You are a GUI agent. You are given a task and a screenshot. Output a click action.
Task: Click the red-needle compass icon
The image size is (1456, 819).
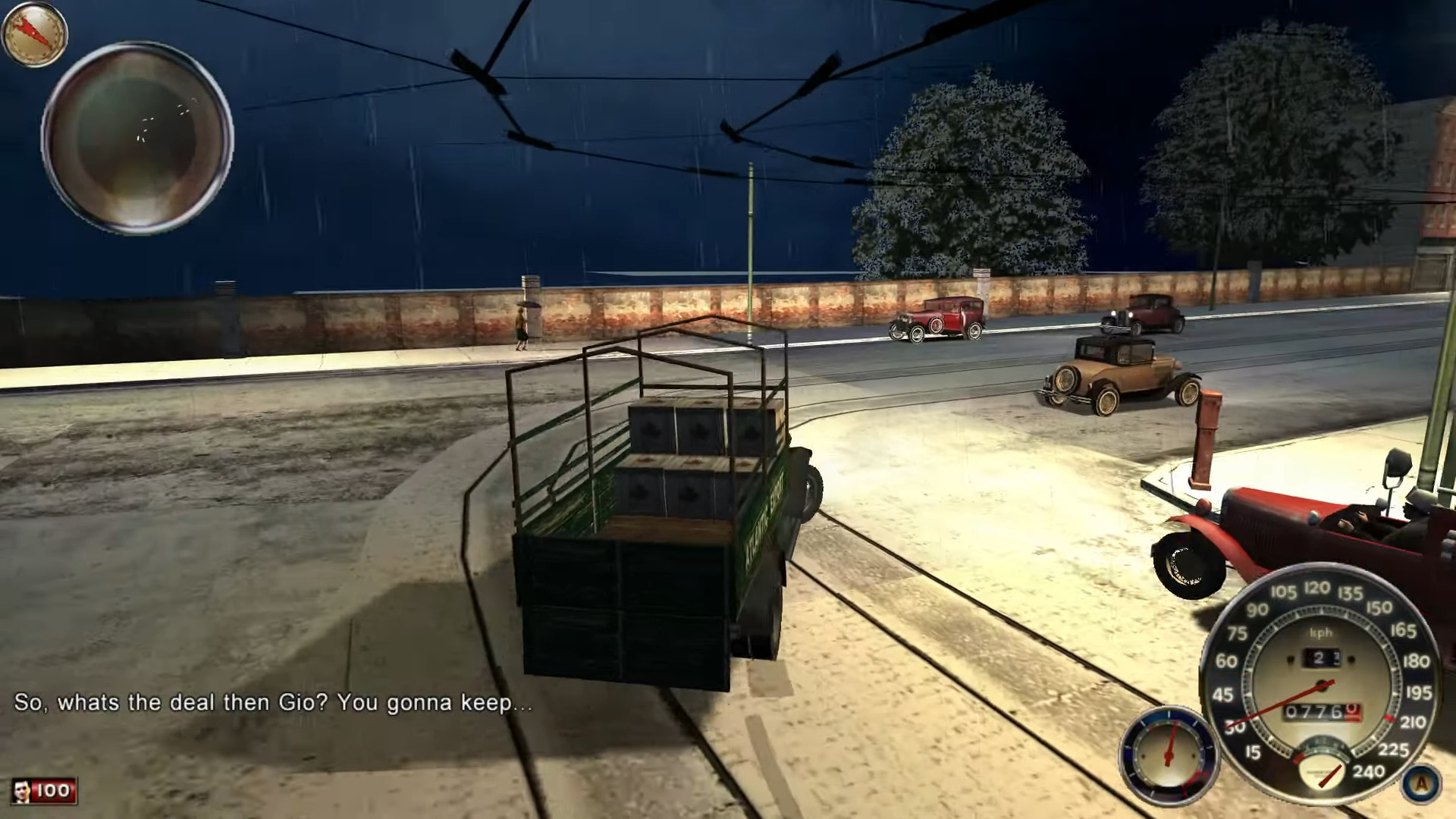(x=35, y=34)
